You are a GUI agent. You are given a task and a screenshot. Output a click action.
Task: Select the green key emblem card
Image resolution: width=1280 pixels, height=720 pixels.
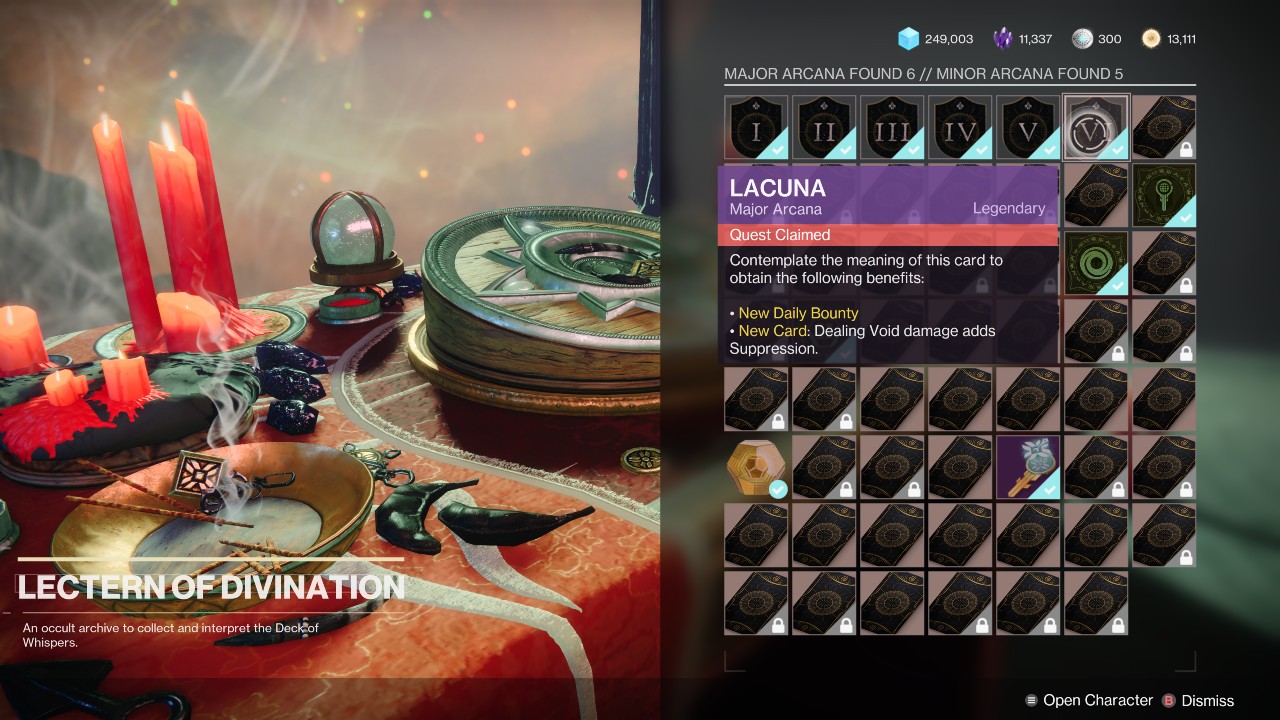click(x=1164, y=195)
